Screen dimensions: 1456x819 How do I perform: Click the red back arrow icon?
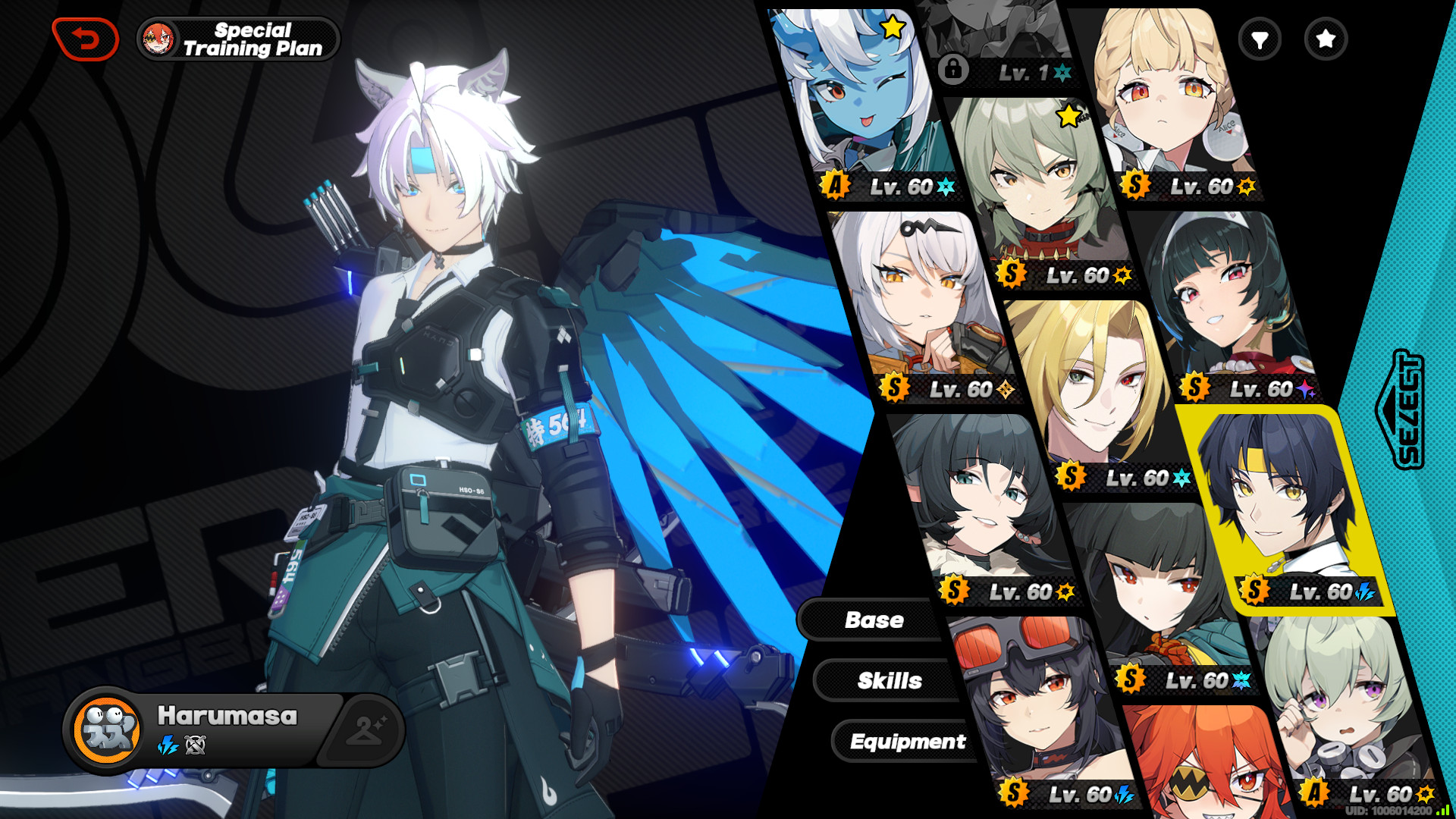click(x=83, y=36)
